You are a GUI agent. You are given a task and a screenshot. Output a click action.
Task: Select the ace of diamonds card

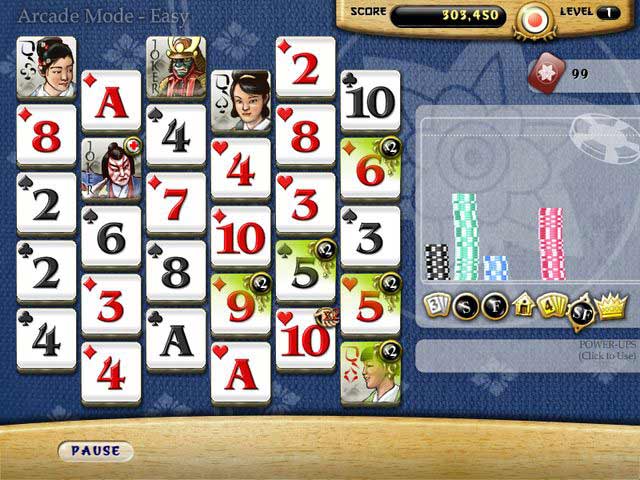pyautogui.click(x=111, y=101)
